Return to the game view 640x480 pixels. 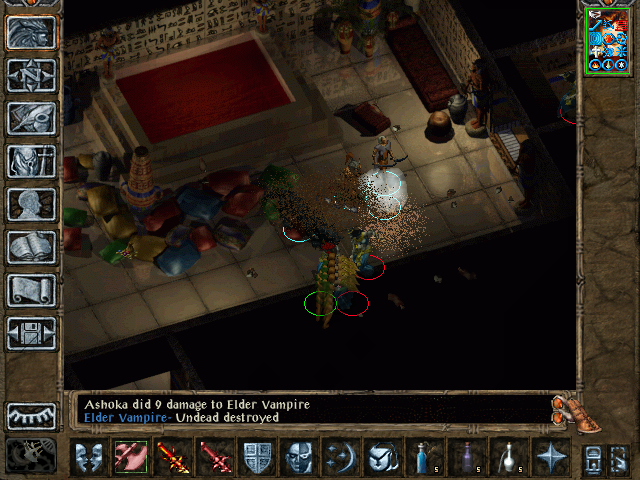tap(32, 33)
